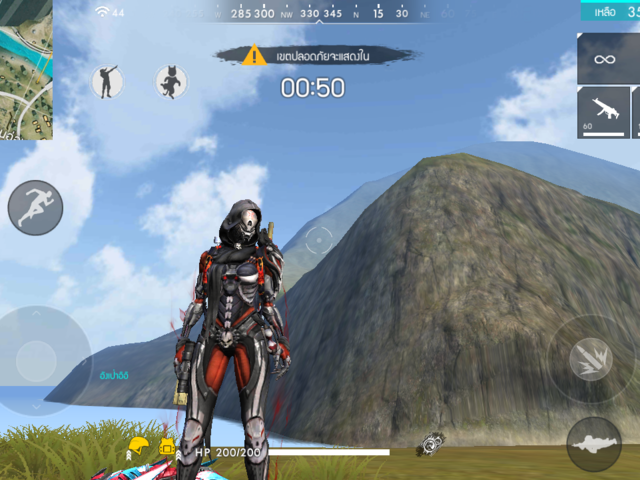Tap the yellow vest armor icon

coord(167,446)
